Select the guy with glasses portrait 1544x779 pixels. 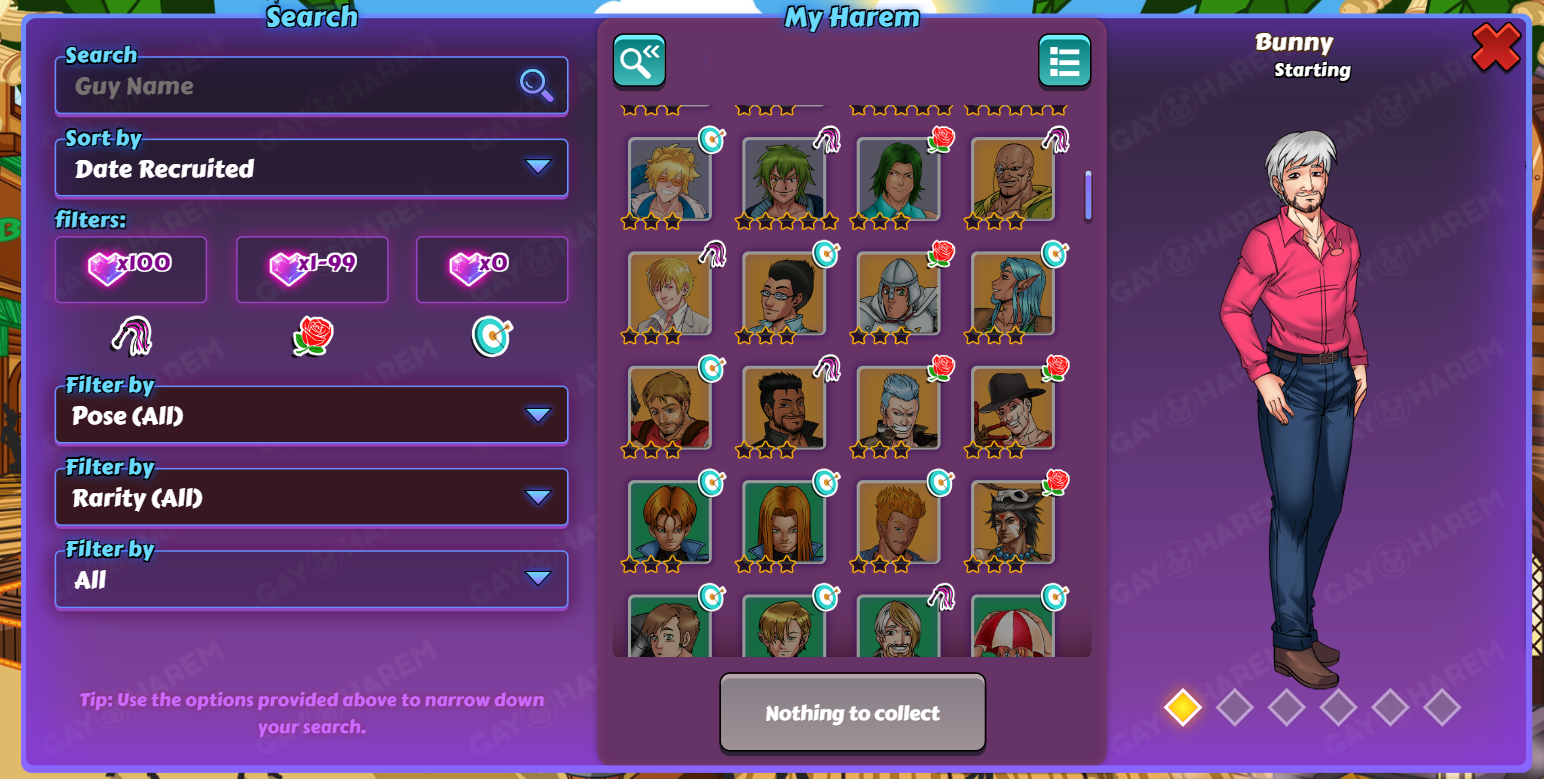tap(784, 293)
